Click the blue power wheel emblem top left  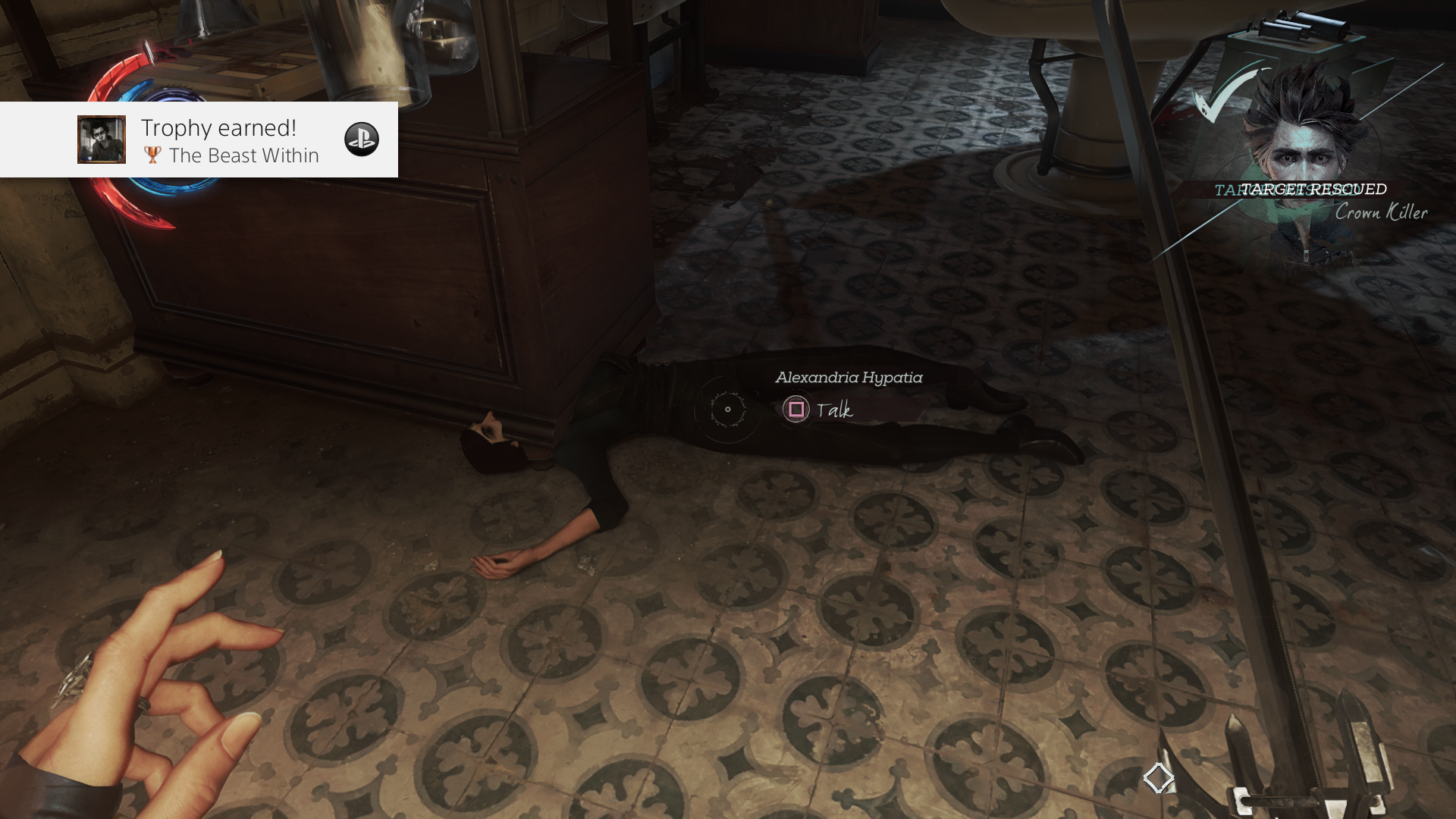click(173, 95)
